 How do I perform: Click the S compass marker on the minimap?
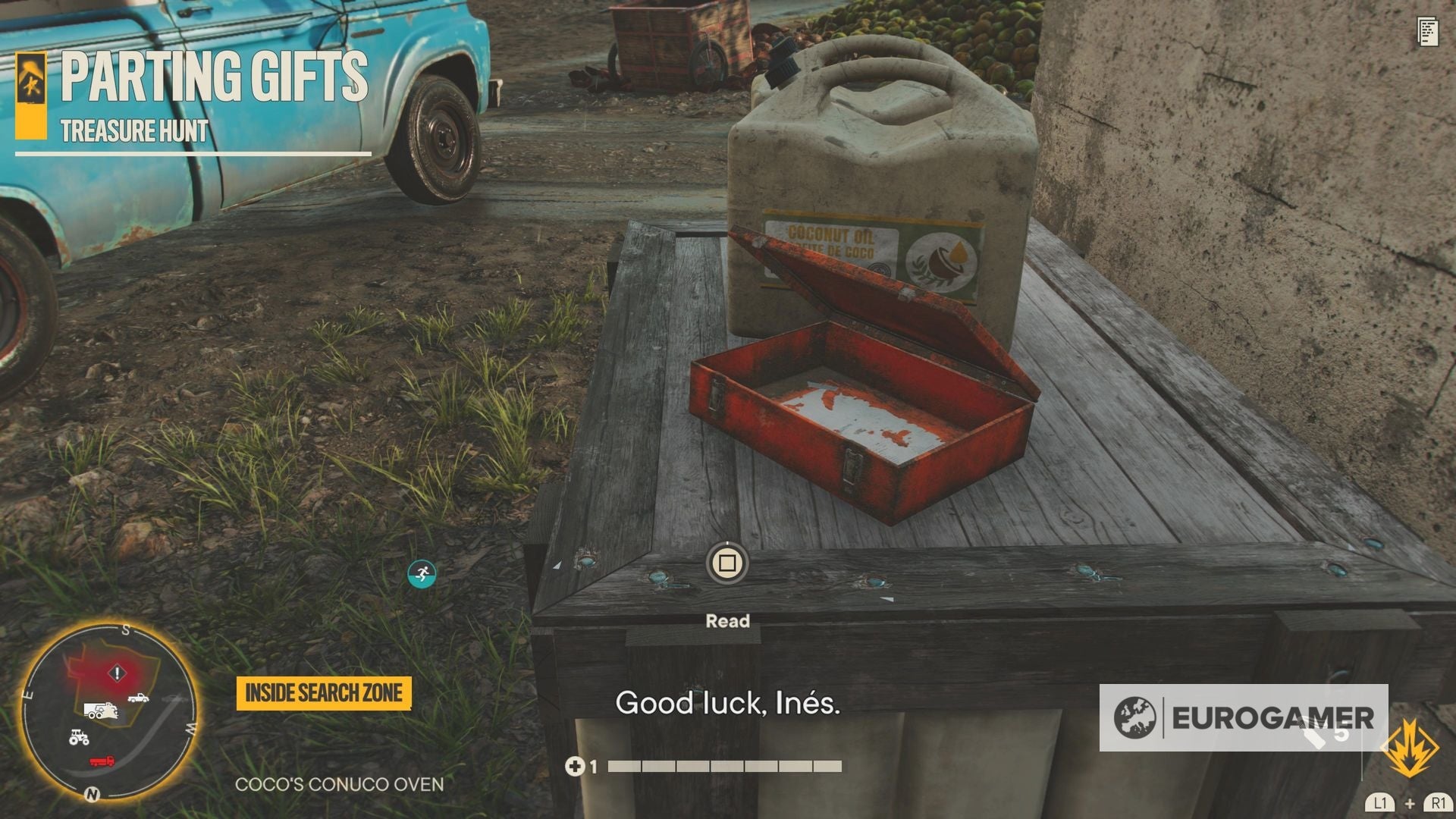128,629
